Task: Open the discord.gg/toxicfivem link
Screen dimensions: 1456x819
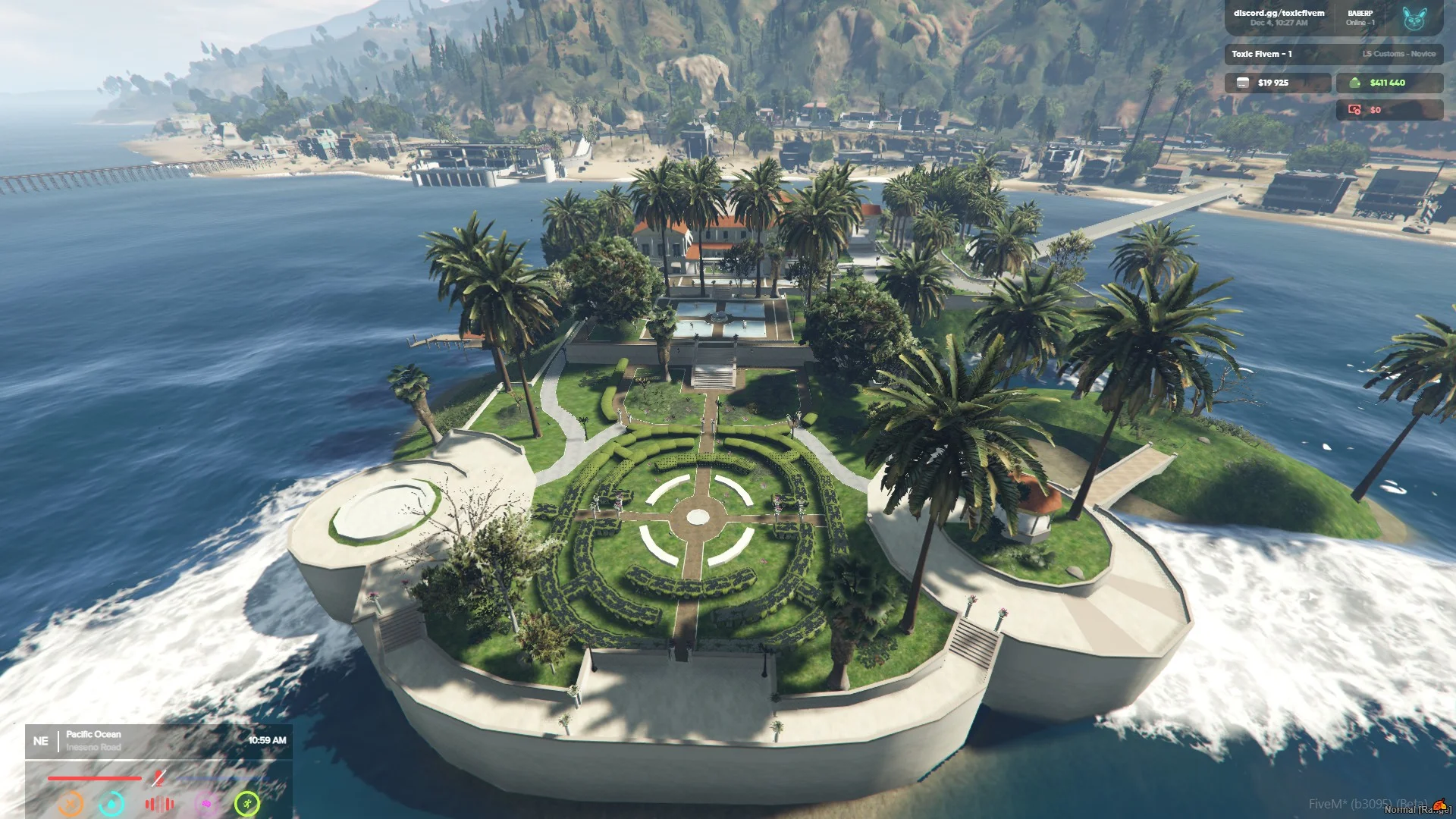Action: click(x=1279, y=13)
